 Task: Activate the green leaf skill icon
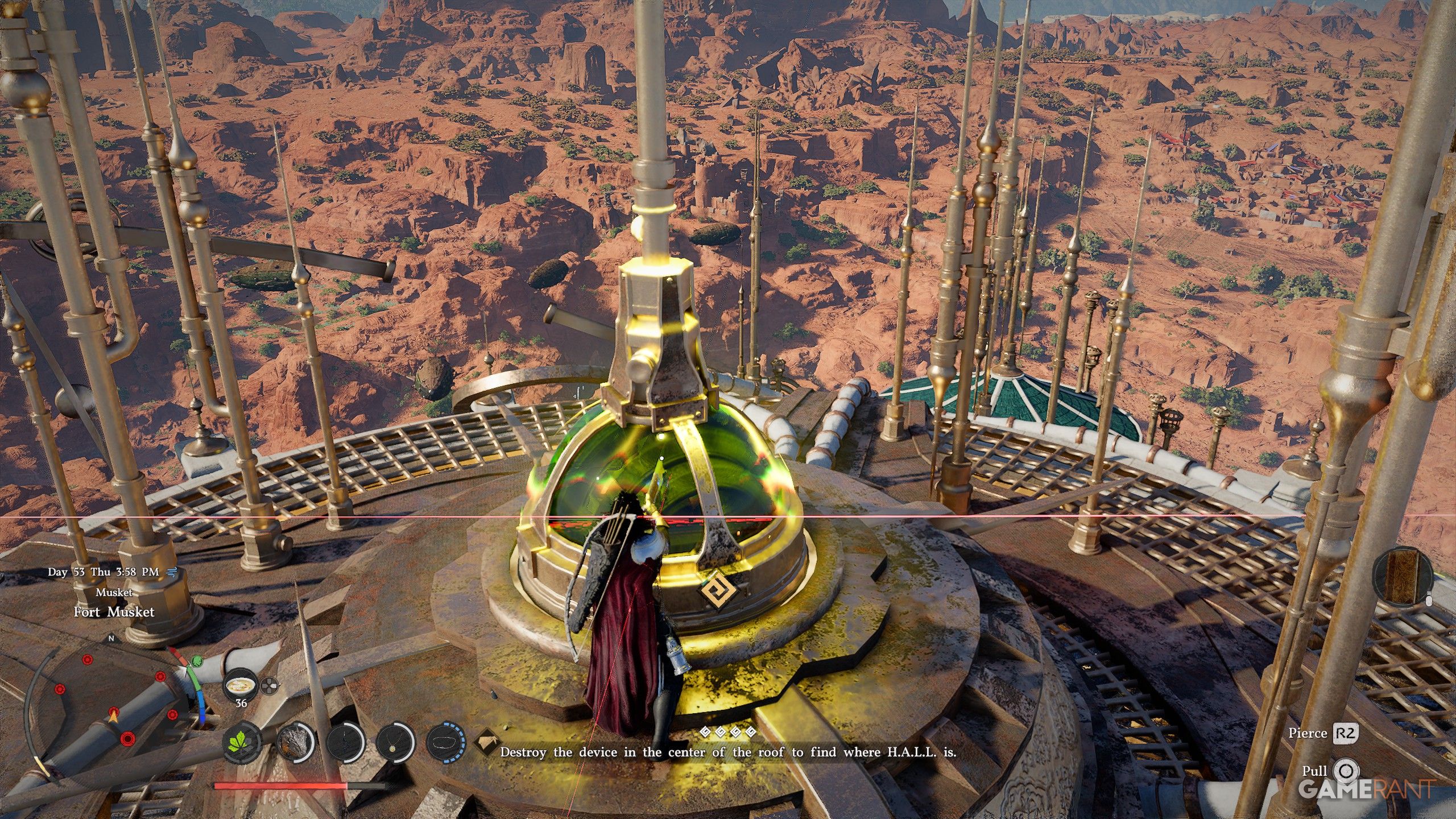(x=242, y=743)
